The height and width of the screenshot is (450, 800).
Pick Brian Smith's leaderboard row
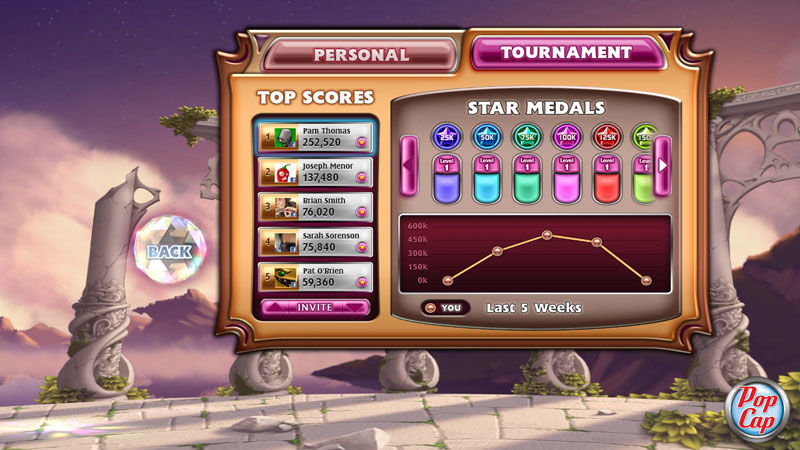coord(315,207)
